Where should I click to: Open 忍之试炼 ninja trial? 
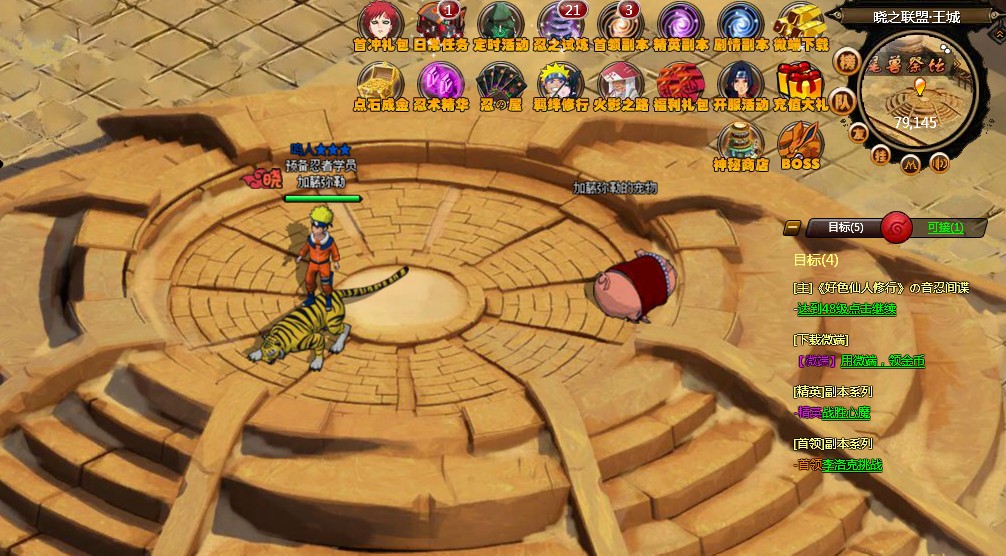560,24
